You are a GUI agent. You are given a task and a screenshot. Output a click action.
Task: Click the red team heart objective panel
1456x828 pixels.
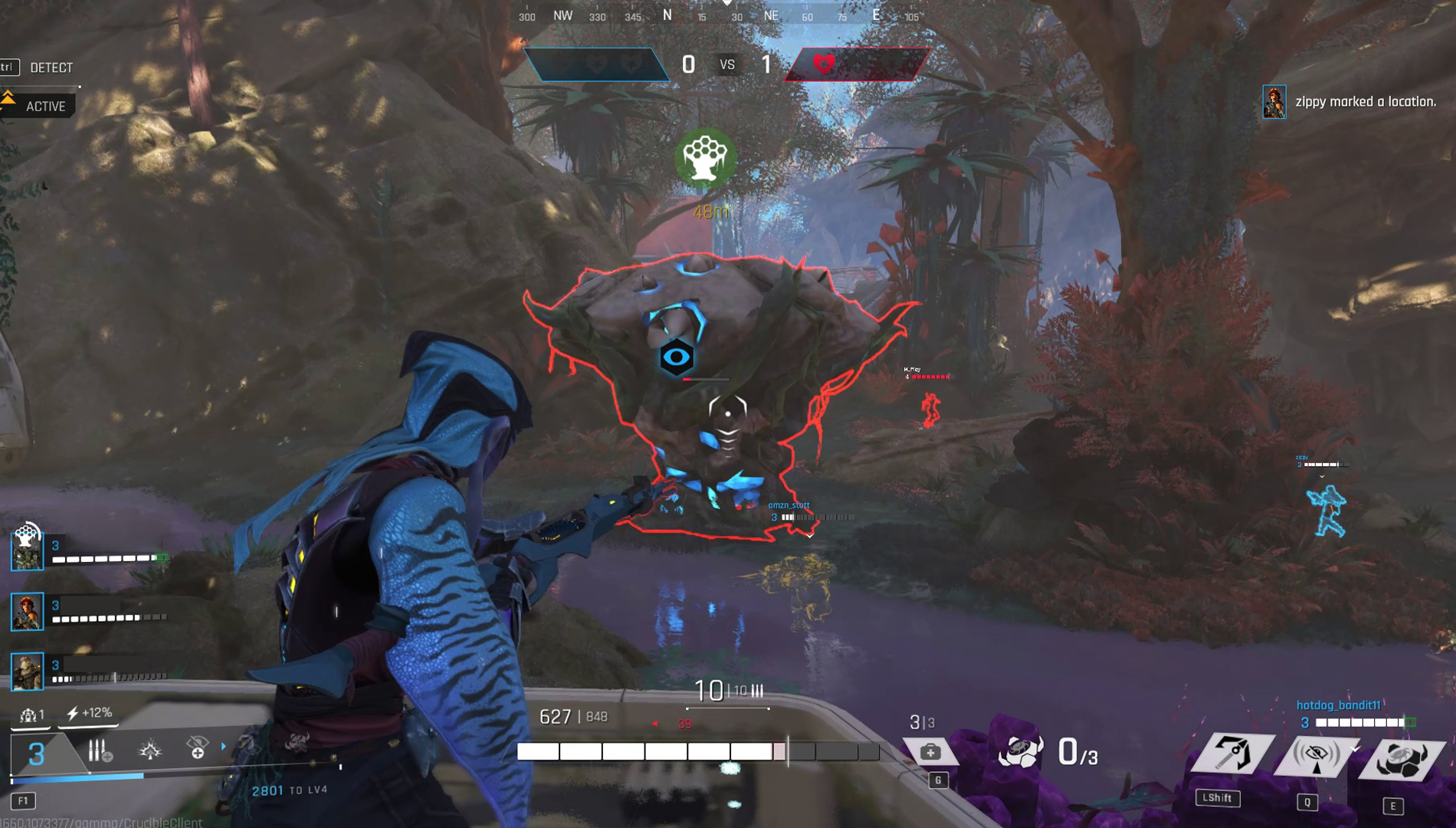point(857,64)
